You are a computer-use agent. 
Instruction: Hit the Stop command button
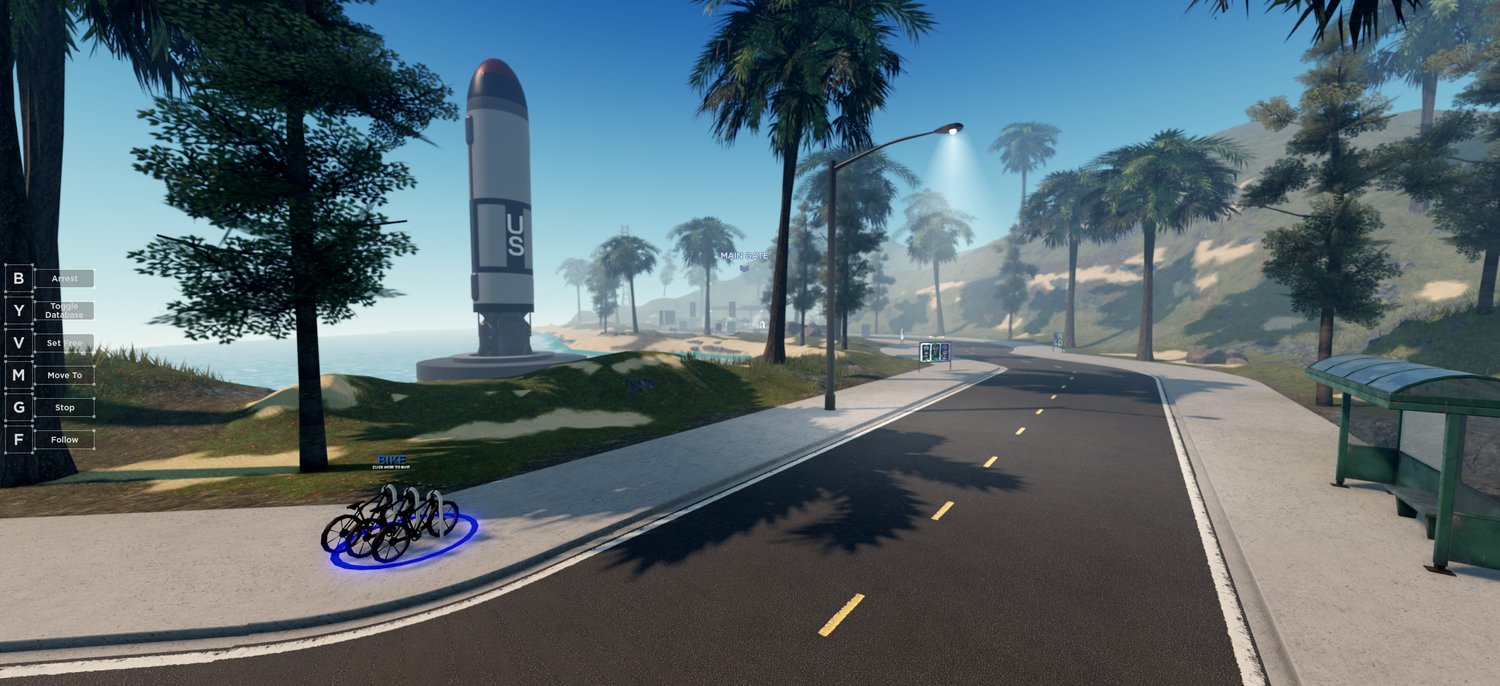(64, 407)
